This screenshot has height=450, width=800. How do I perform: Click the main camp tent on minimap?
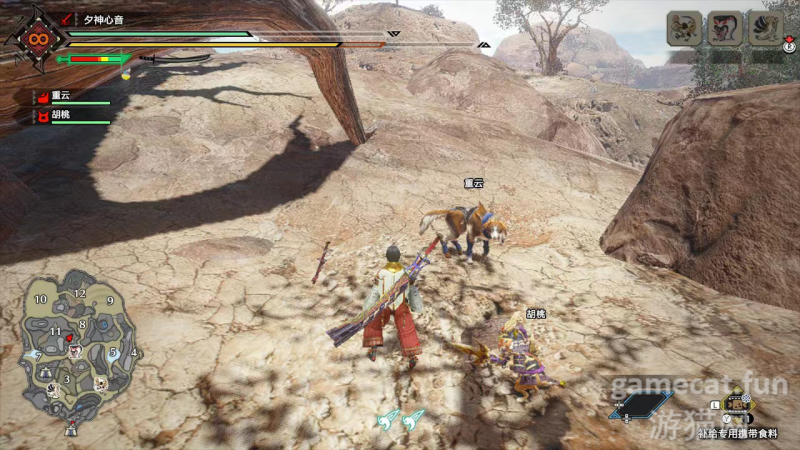71,430
